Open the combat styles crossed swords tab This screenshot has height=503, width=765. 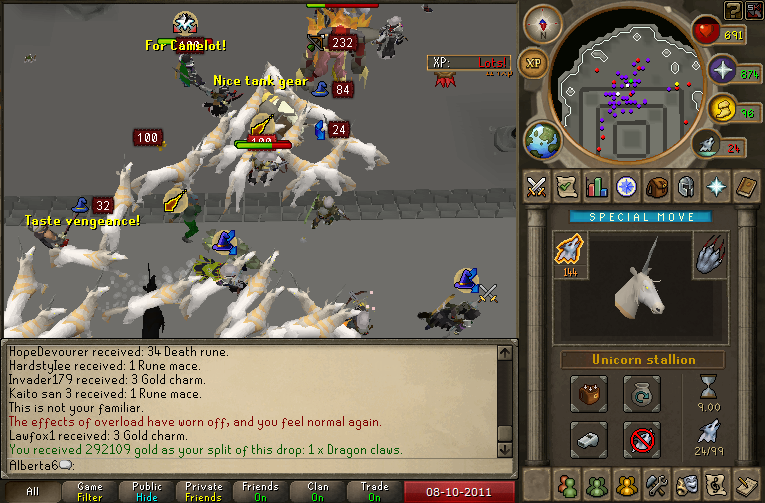(538, 186)
